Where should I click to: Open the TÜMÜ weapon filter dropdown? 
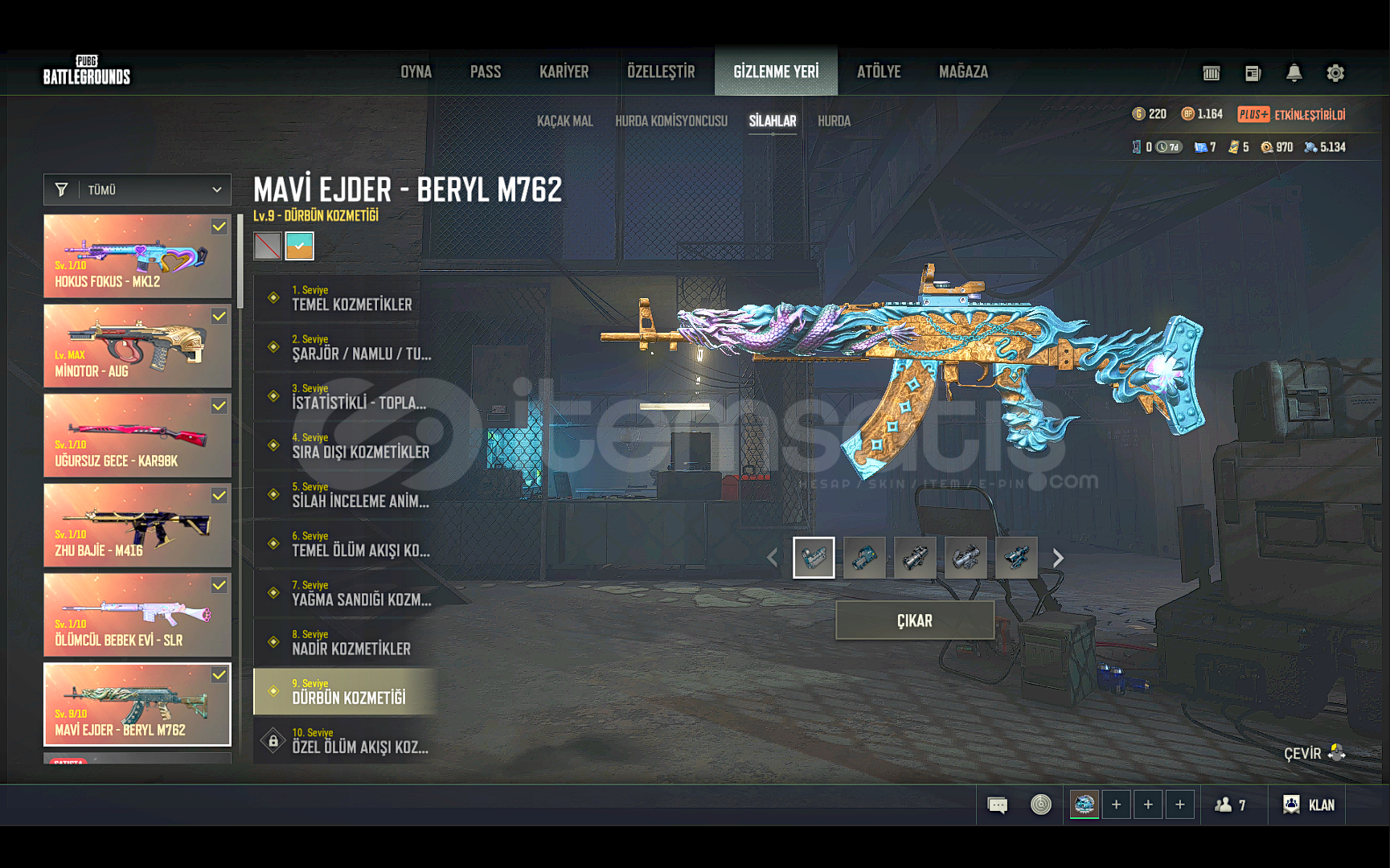(137, 190)
